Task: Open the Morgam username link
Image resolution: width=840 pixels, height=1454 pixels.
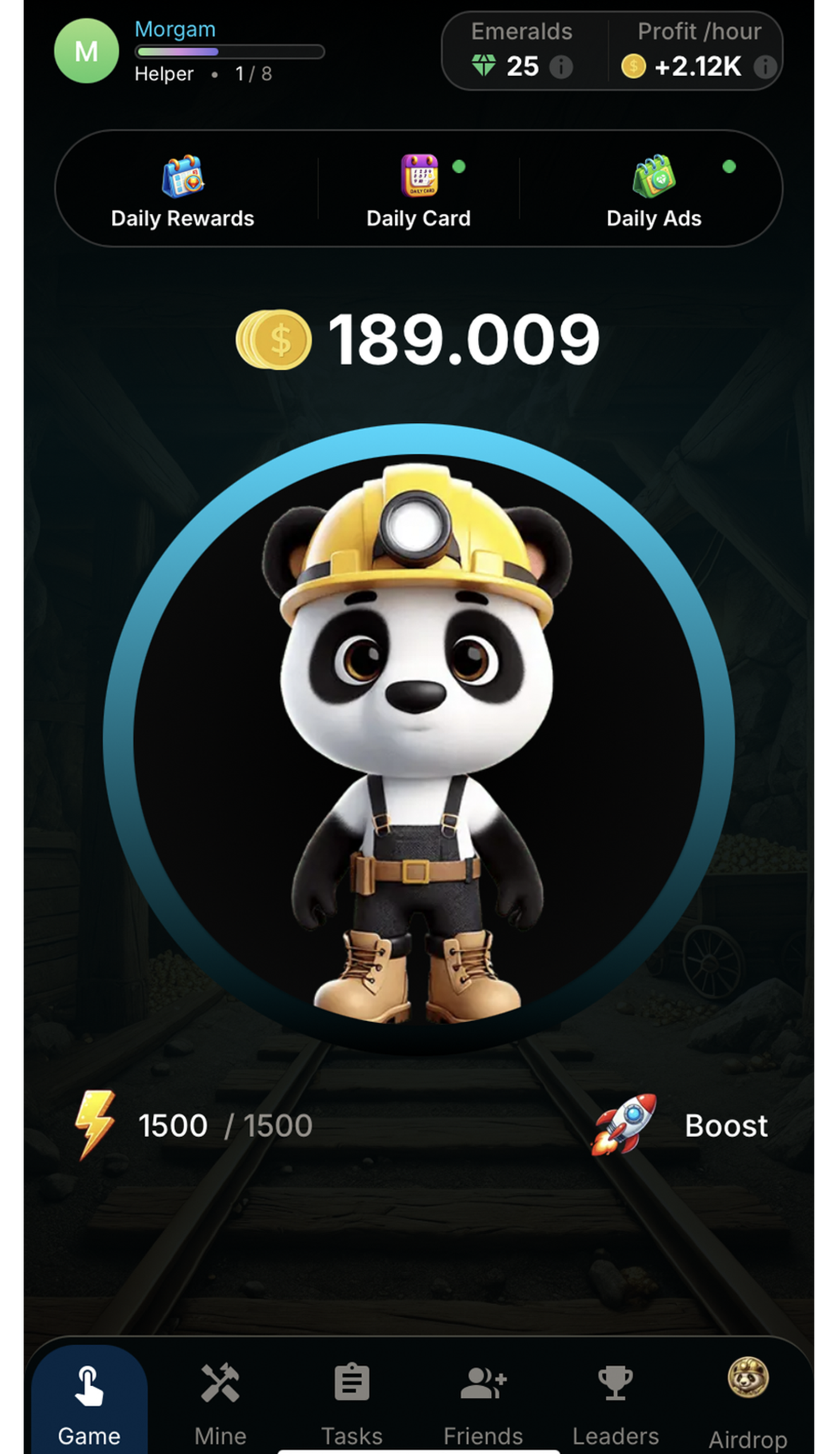Action: pyautogui.click(x=175, y=29)
